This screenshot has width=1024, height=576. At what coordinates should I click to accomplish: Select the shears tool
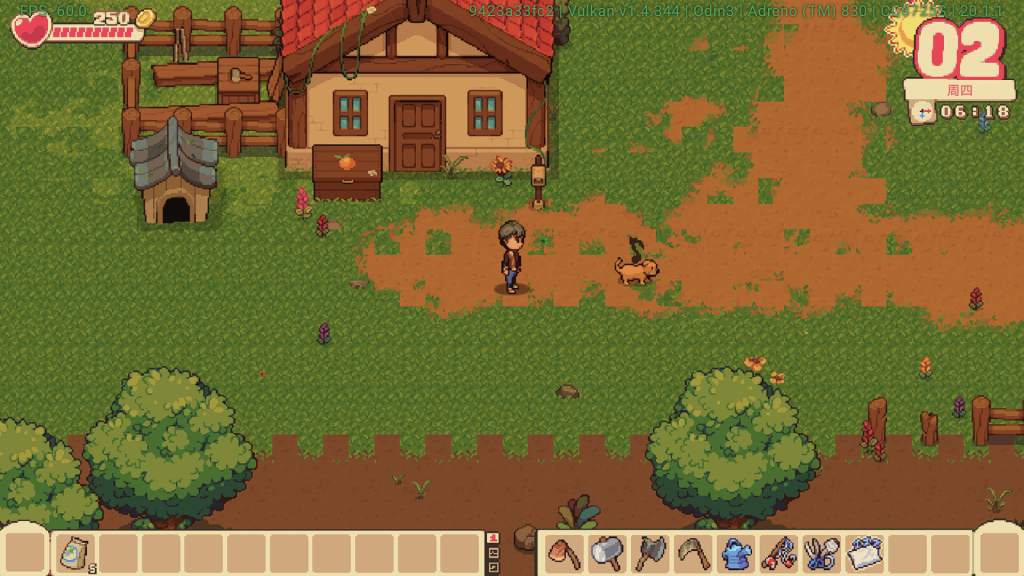point(820,553)
